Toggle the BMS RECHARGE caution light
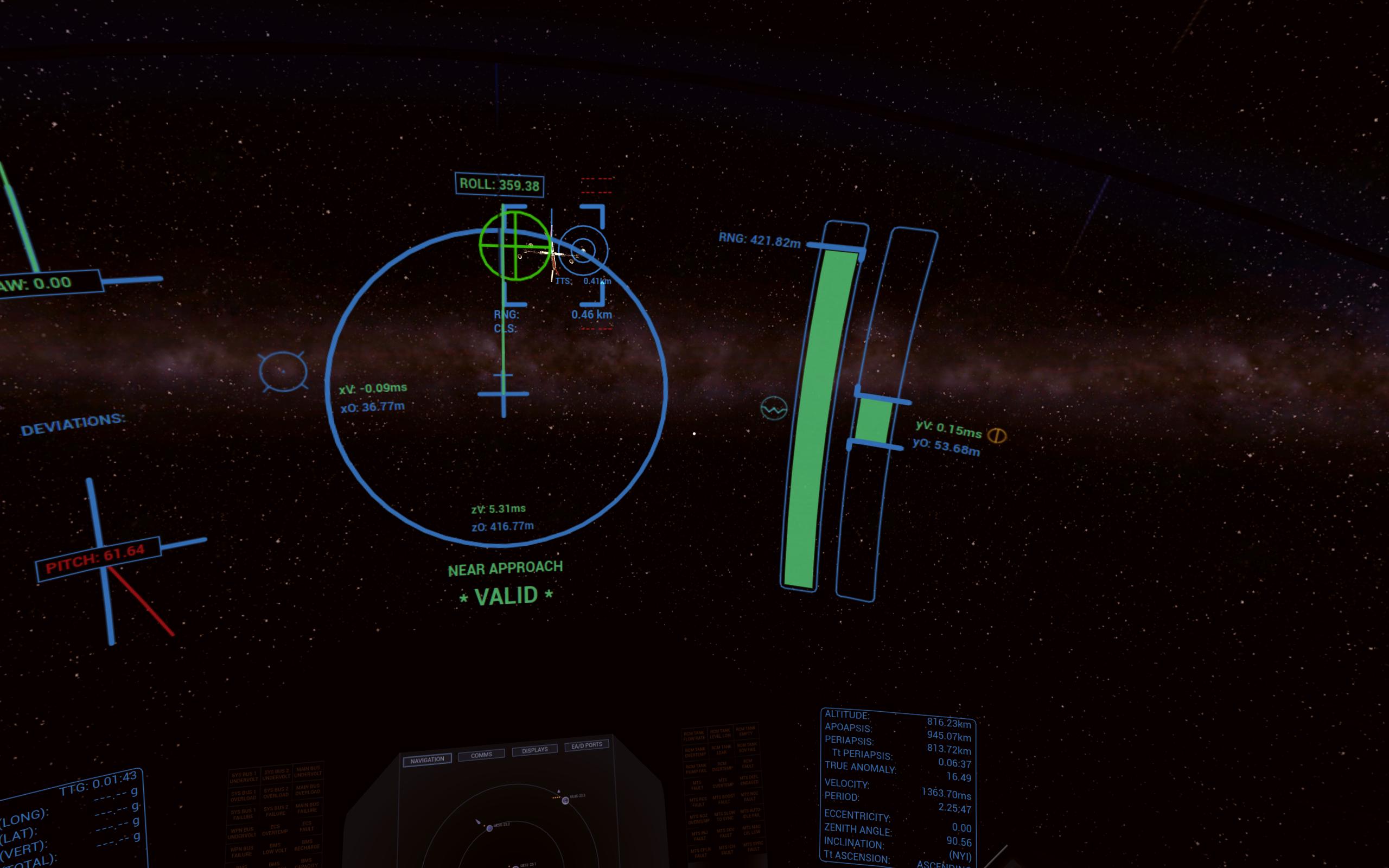The width and height of the screenshot is (1389, 868). [308, 846]
